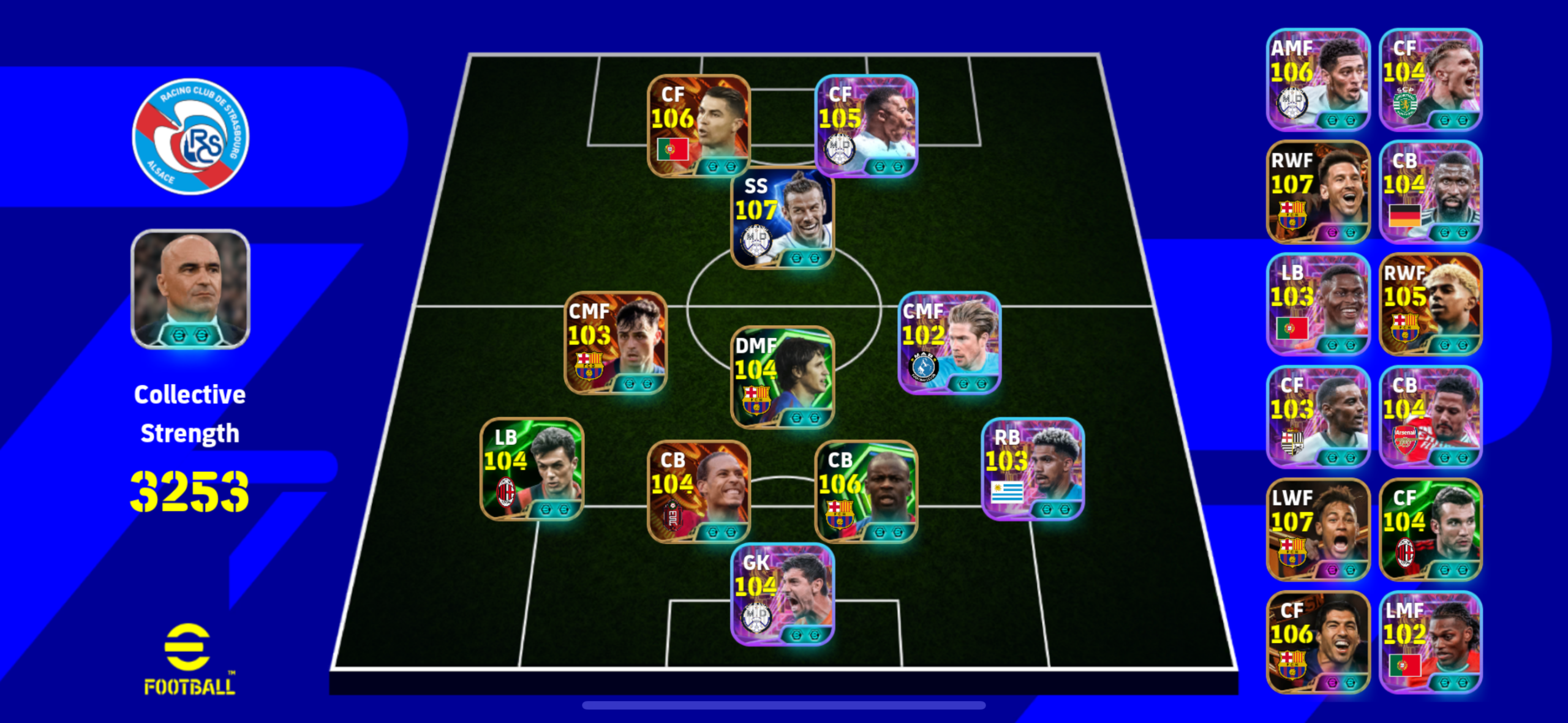Select the CF 106 Portugal player card
This screenshot has height=723, width=1568.
pos(698,125)
